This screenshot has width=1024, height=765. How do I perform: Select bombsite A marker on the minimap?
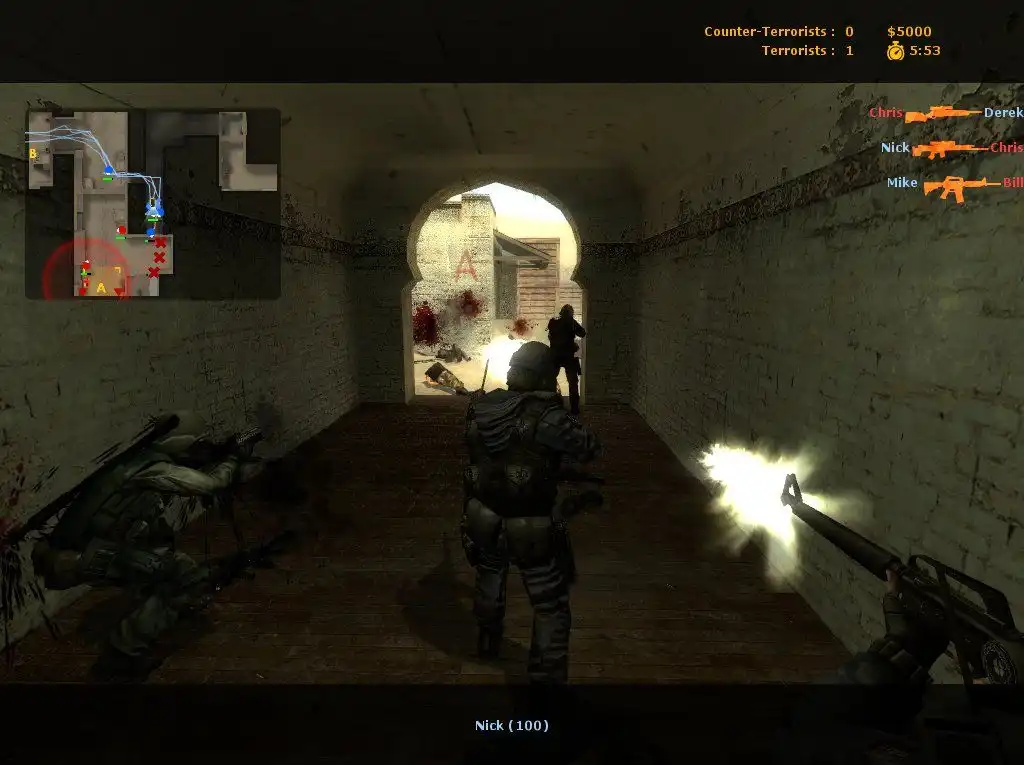point(101,288)
